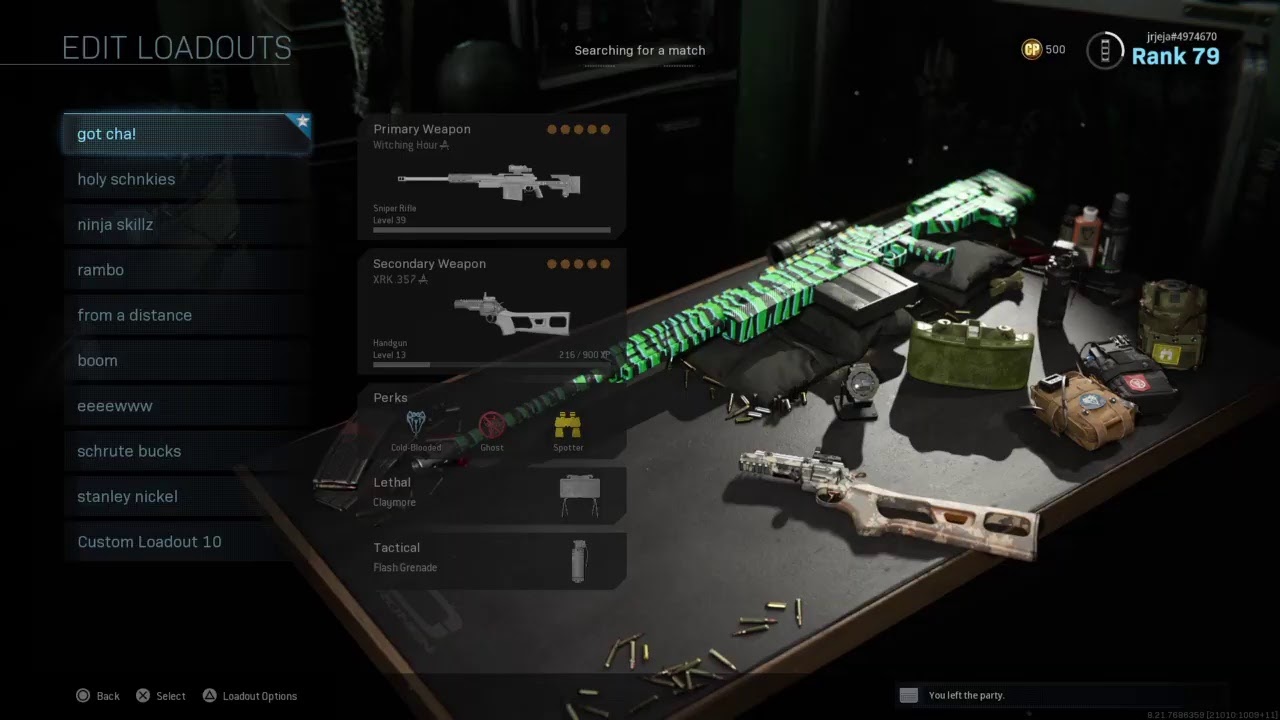Choose the "boom" loadout
This screenshot has width=1280, height=720.
click(x=187, y=361)
